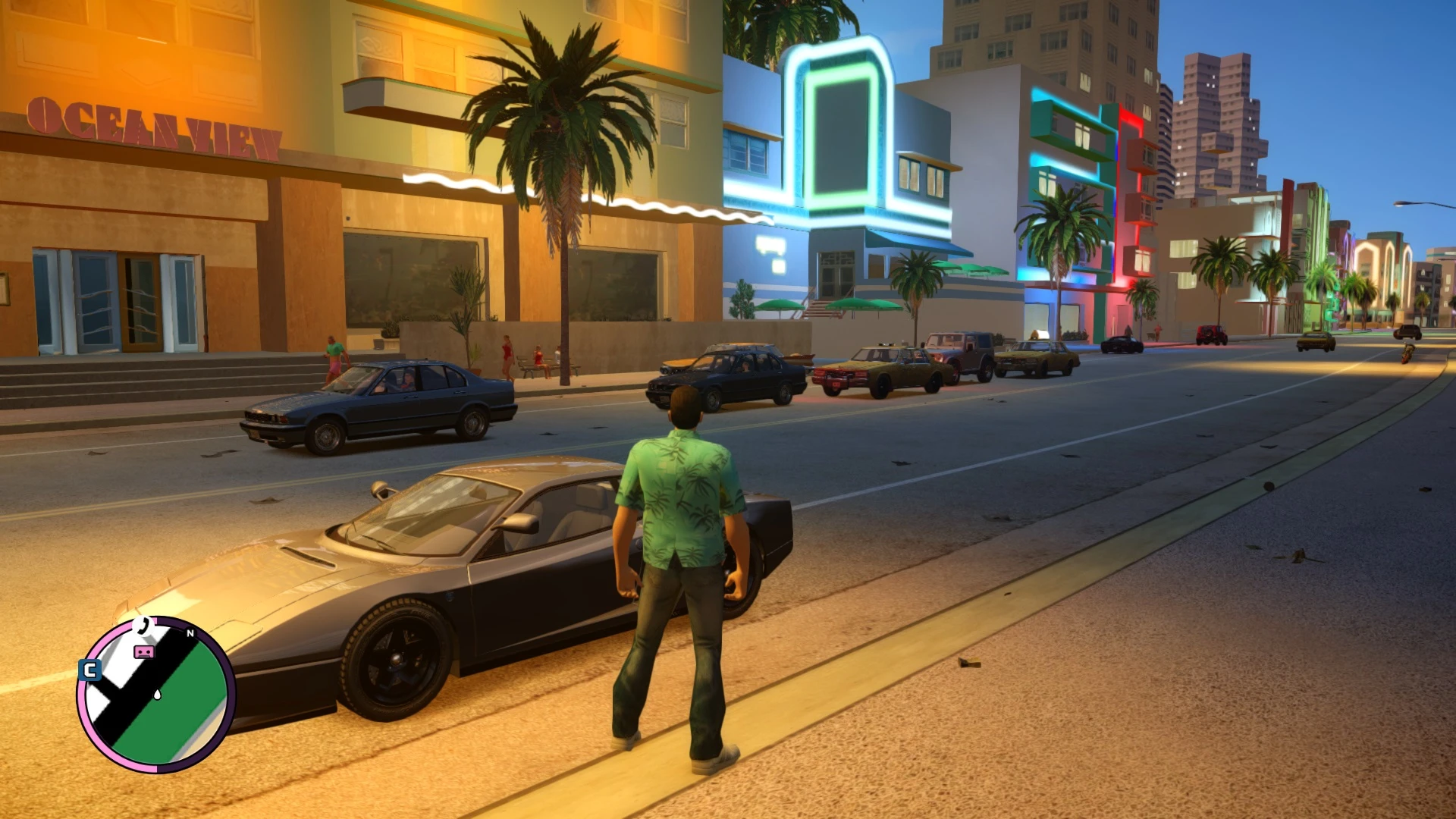
Task: Click the phone blip on the minimap
Action: (x=143, y=627)
